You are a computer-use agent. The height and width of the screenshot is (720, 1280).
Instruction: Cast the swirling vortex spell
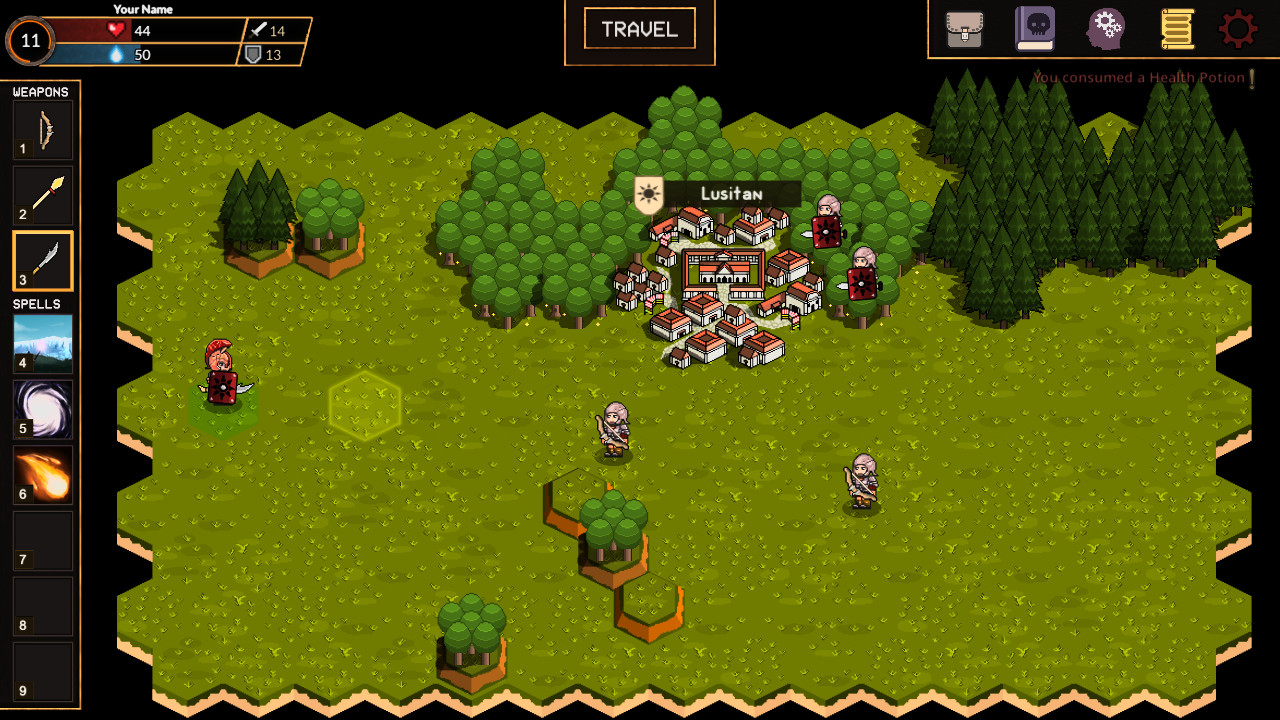tap(43, 409)
